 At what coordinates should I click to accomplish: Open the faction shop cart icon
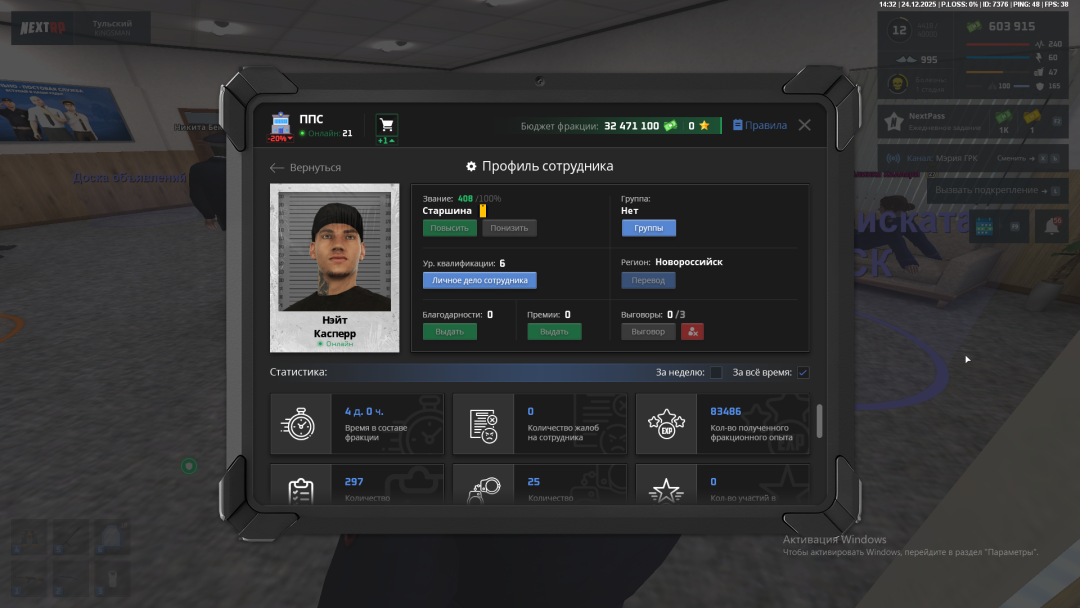[x=387, y=125]
